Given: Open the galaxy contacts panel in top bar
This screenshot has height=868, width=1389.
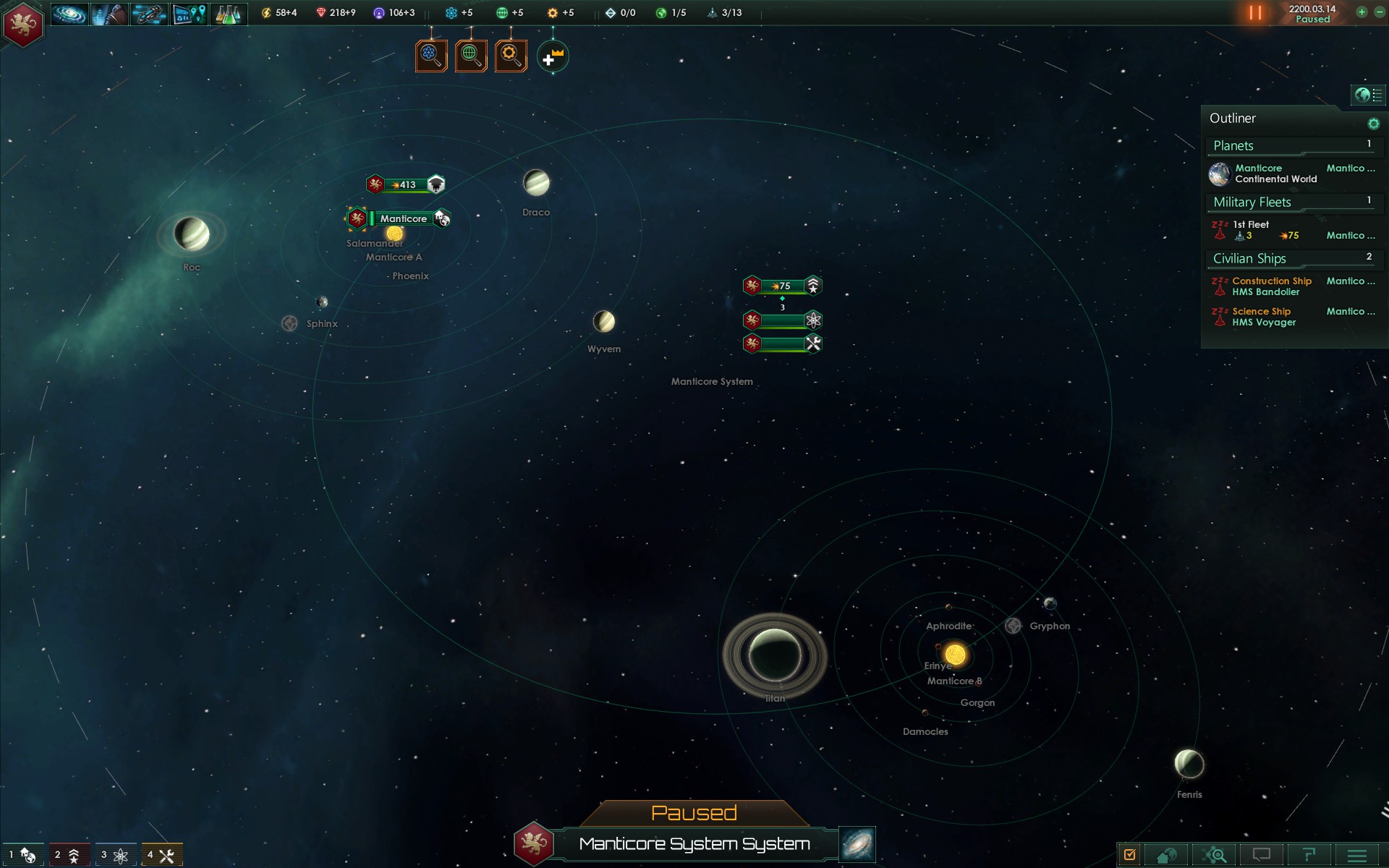Looking at the screenshot, I should (69, 14).
